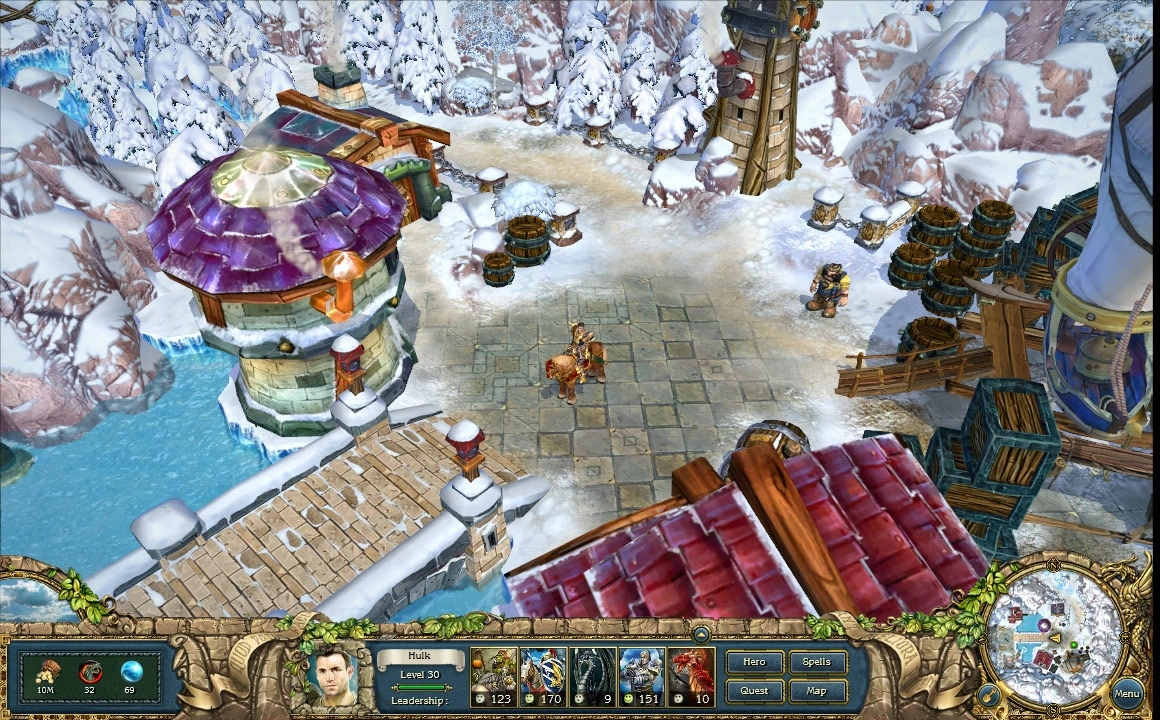Open the Map view
Image resolution: width=1160 pixels, height=720 pixels.
click(x=817, y=690)
